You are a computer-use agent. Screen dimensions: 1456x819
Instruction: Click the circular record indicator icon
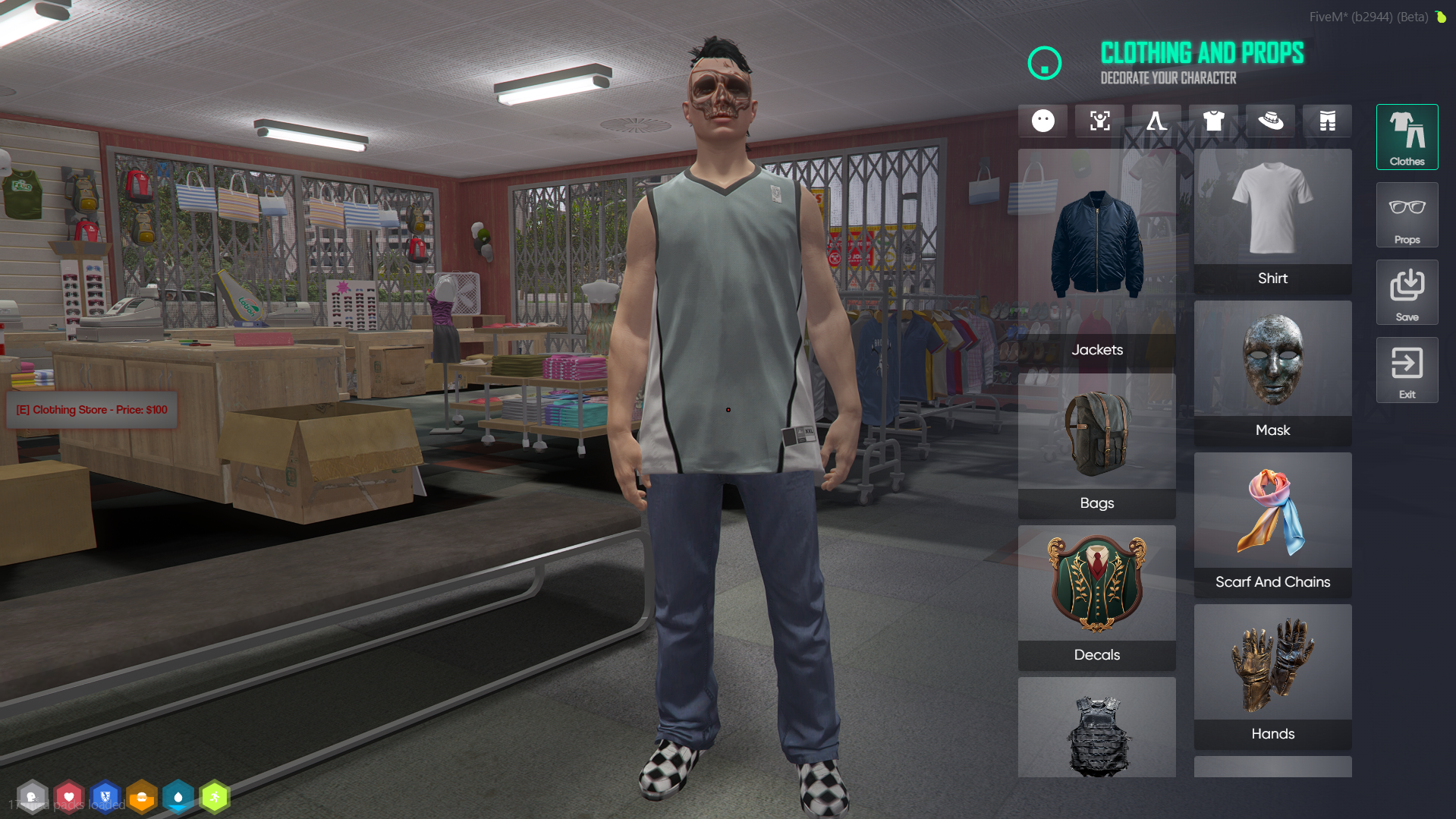point(1045,64)
